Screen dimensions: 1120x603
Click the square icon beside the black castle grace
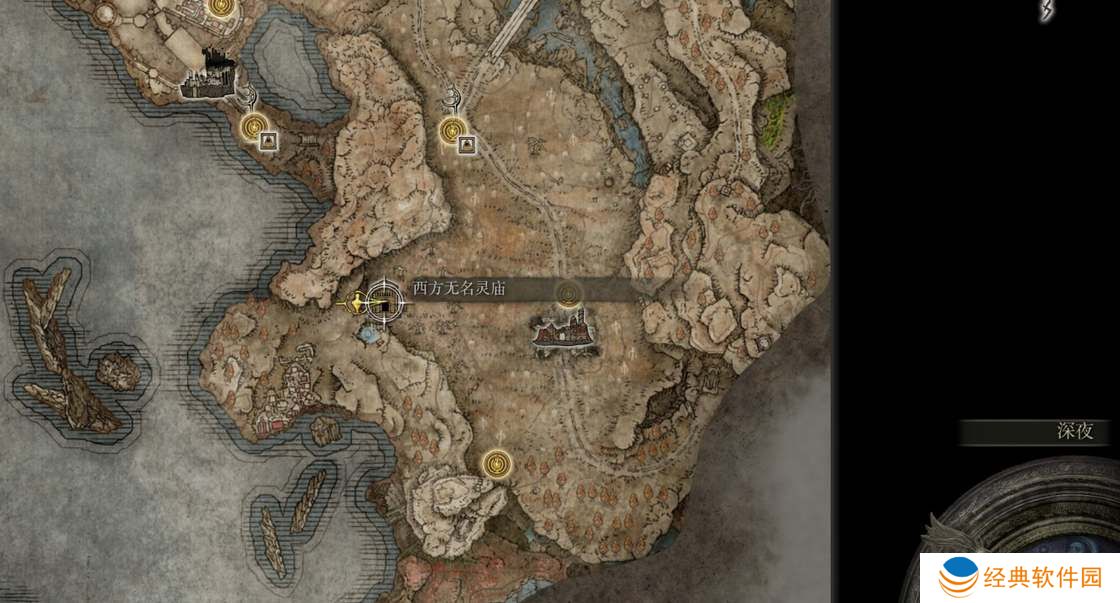click(x=268, y=142)
